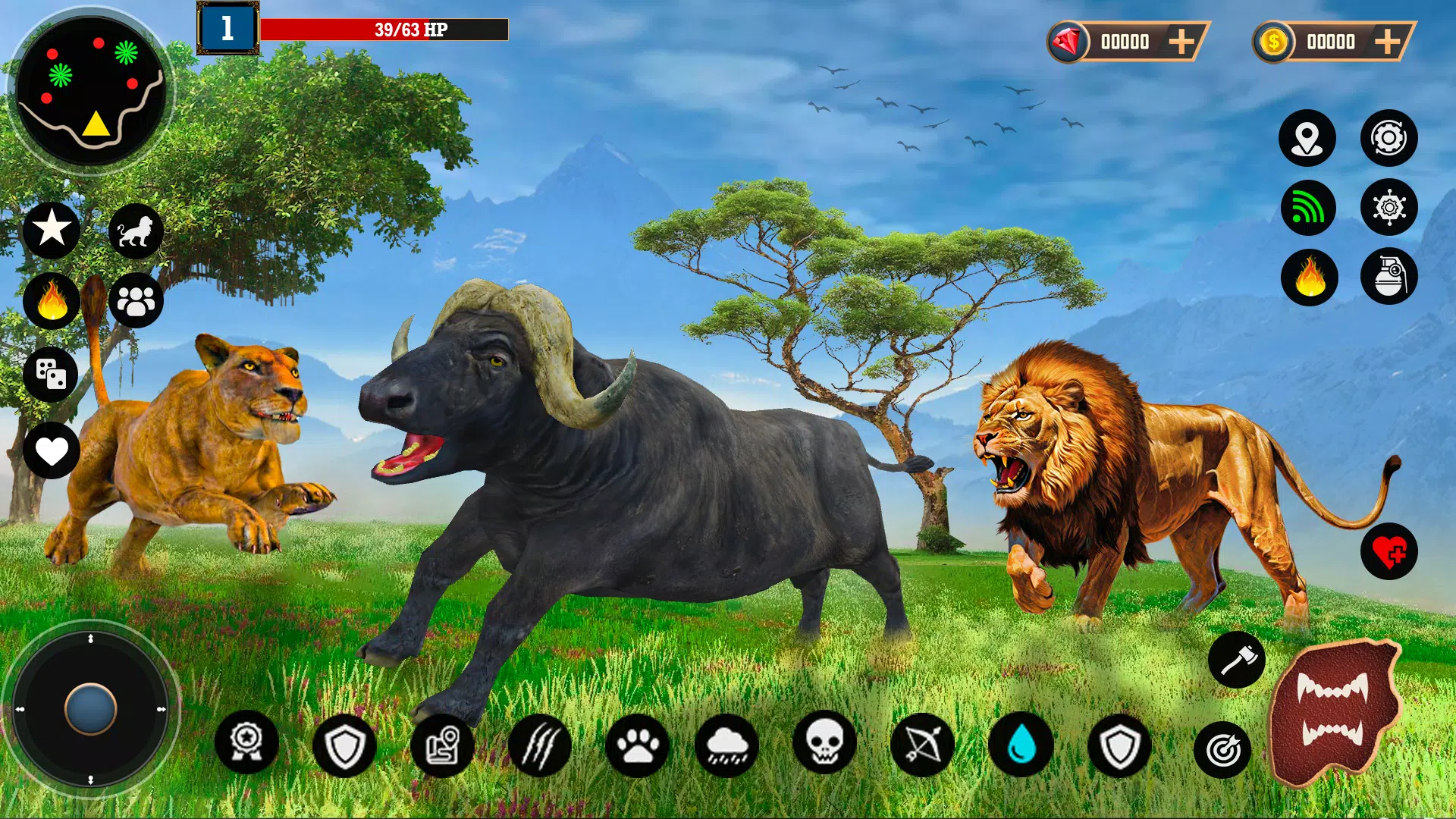Open the green signal waves icon
This screenshot has width=1456, height=819.
pyautogui.click(x=1308, y=208)
